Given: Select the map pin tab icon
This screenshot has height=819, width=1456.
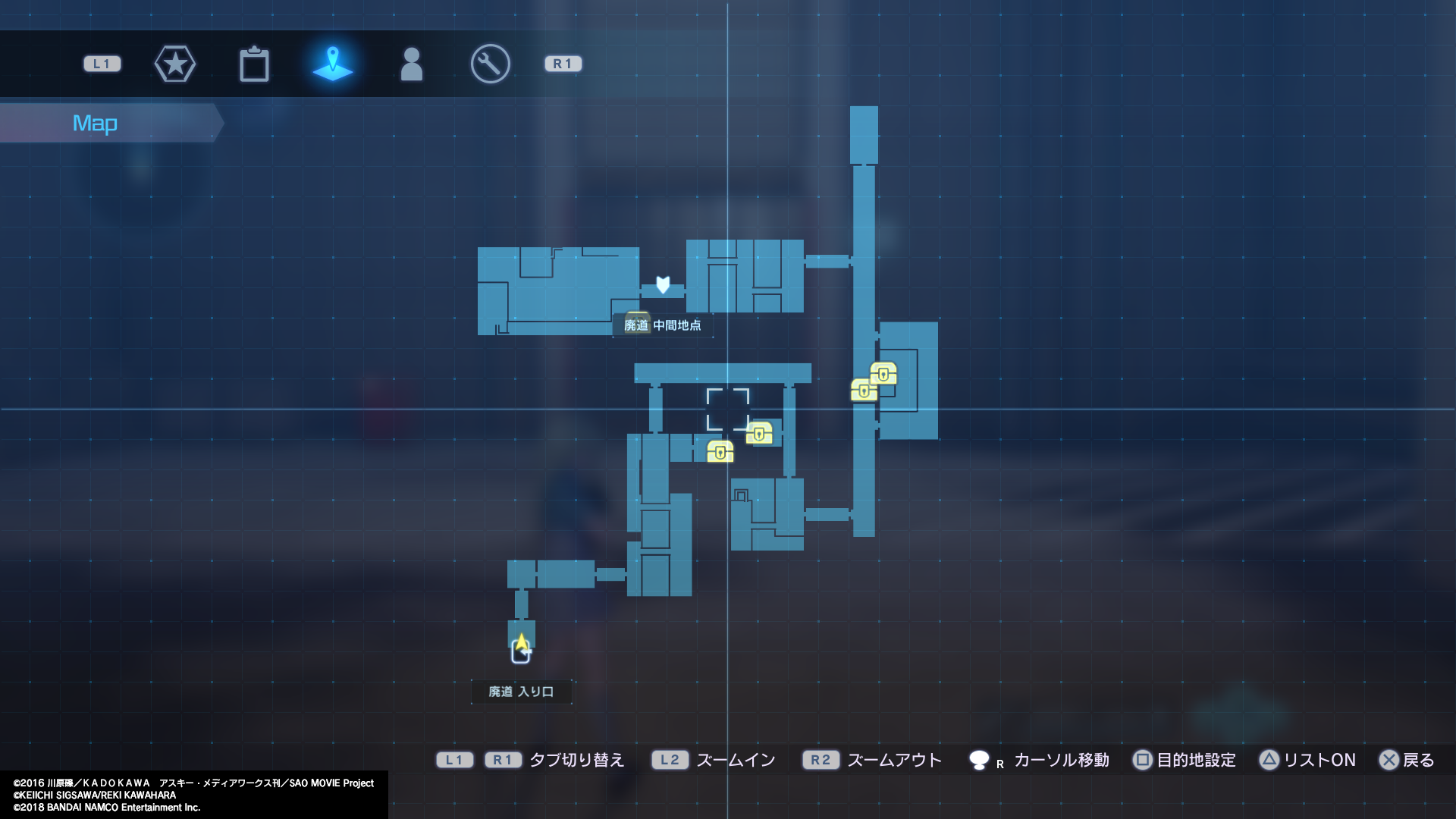Looking at the screenshot, I should (x=332, y=64).
